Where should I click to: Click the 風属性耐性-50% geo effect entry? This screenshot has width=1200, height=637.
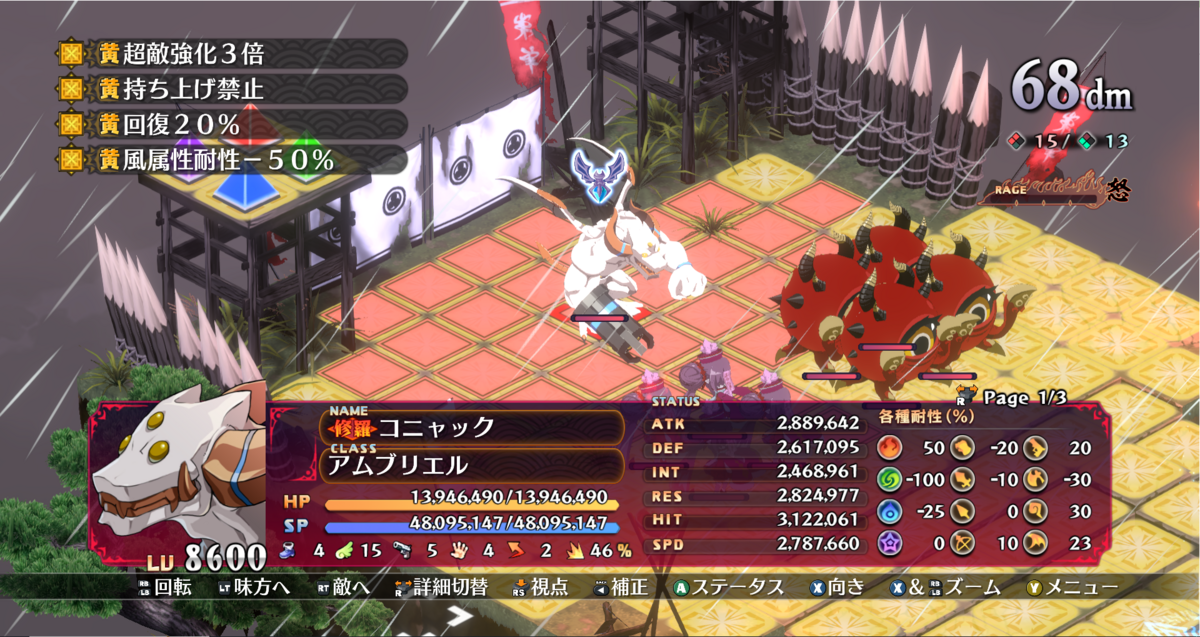pos(230,159)
